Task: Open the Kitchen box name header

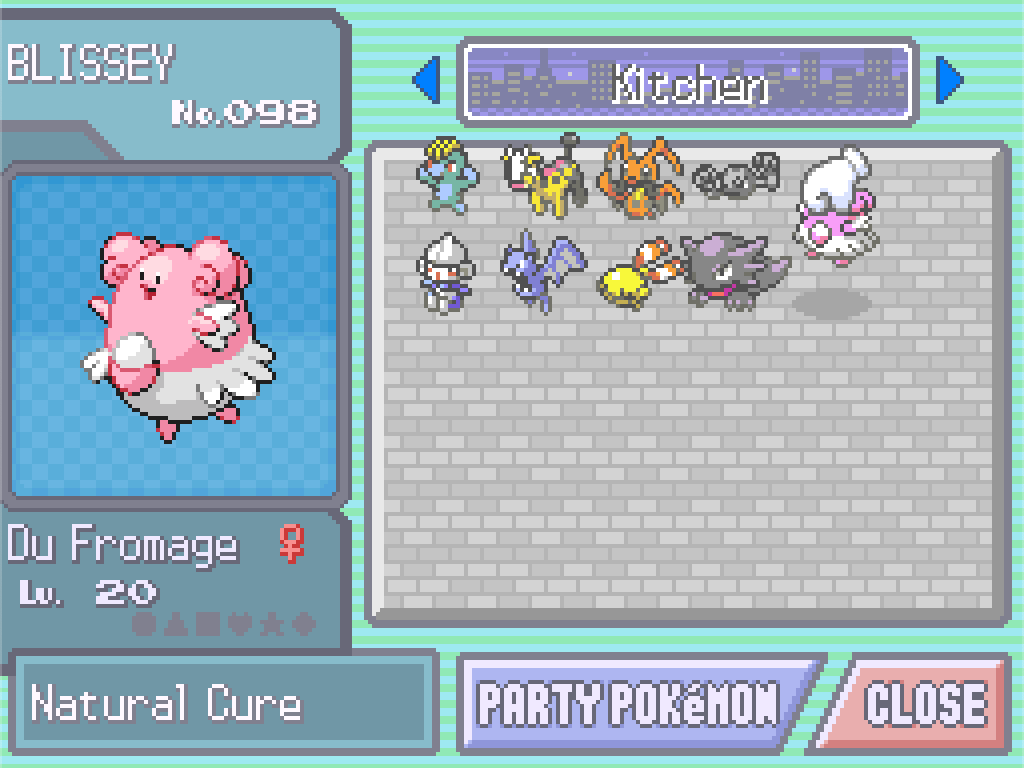Action: (x=688, y=82)
